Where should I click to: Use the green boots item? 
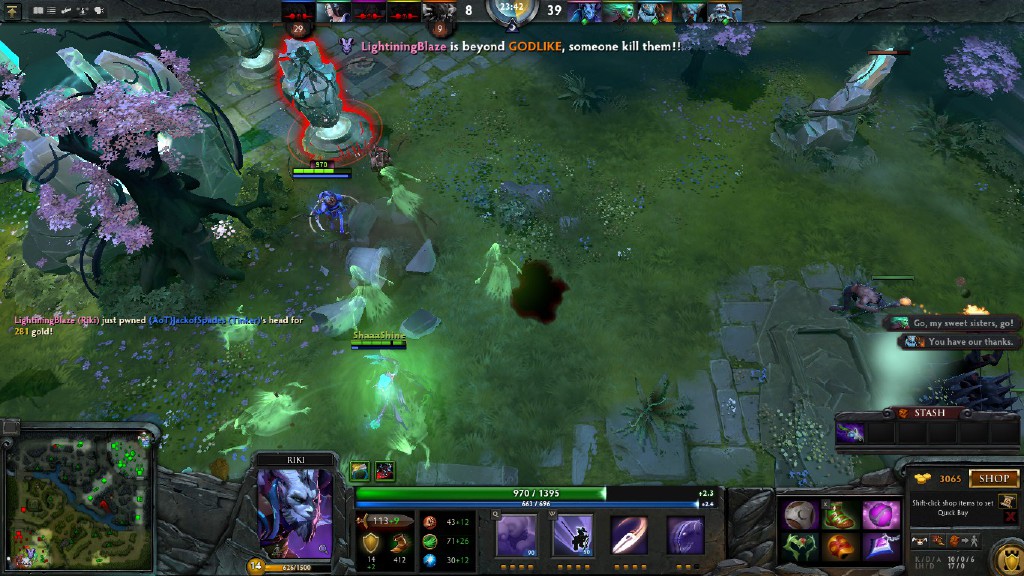841,514
